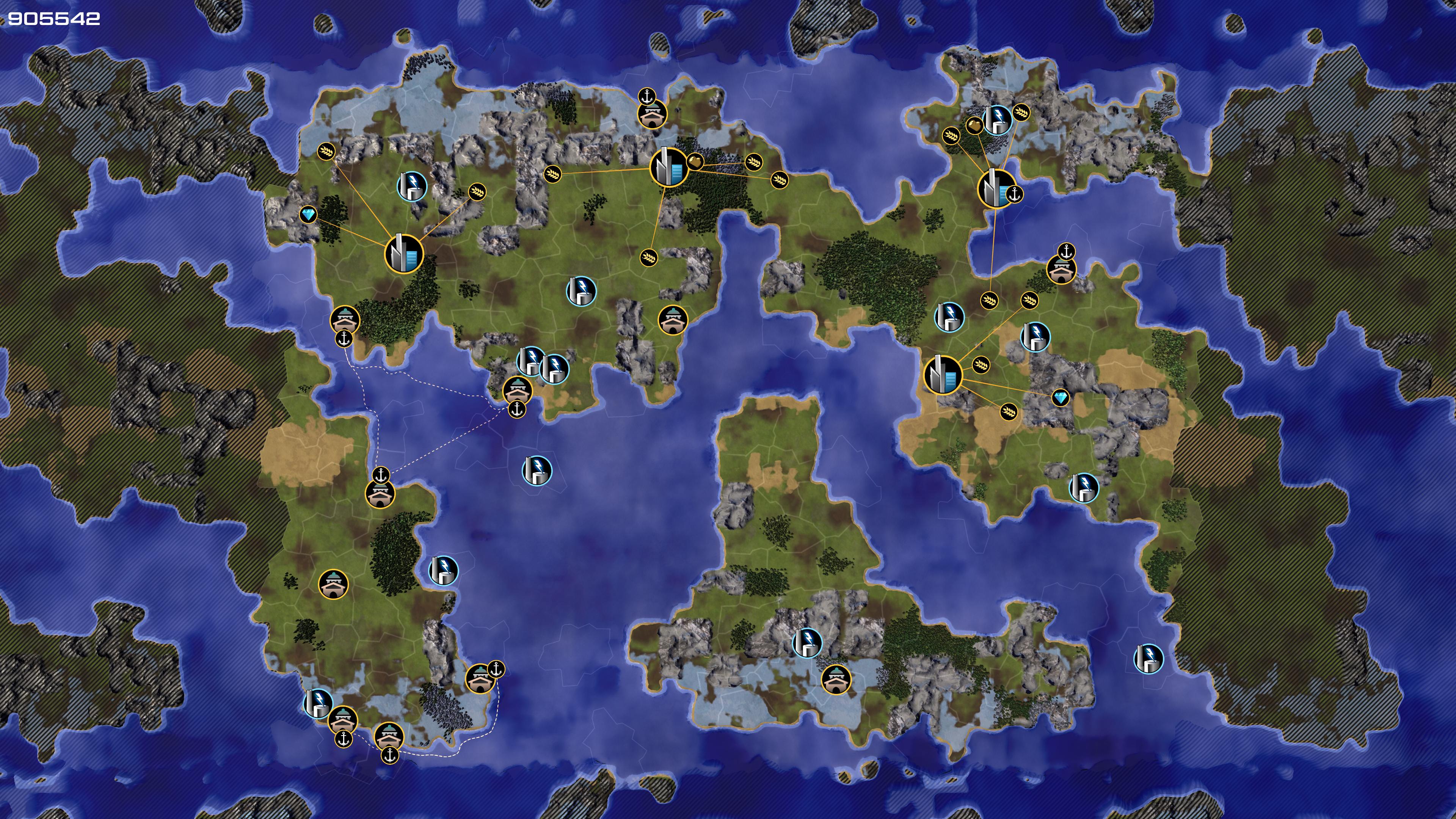Pick the power plant marker adjacent to a gold nugget
Viewport: 1456px width, 819px height.
998,119
